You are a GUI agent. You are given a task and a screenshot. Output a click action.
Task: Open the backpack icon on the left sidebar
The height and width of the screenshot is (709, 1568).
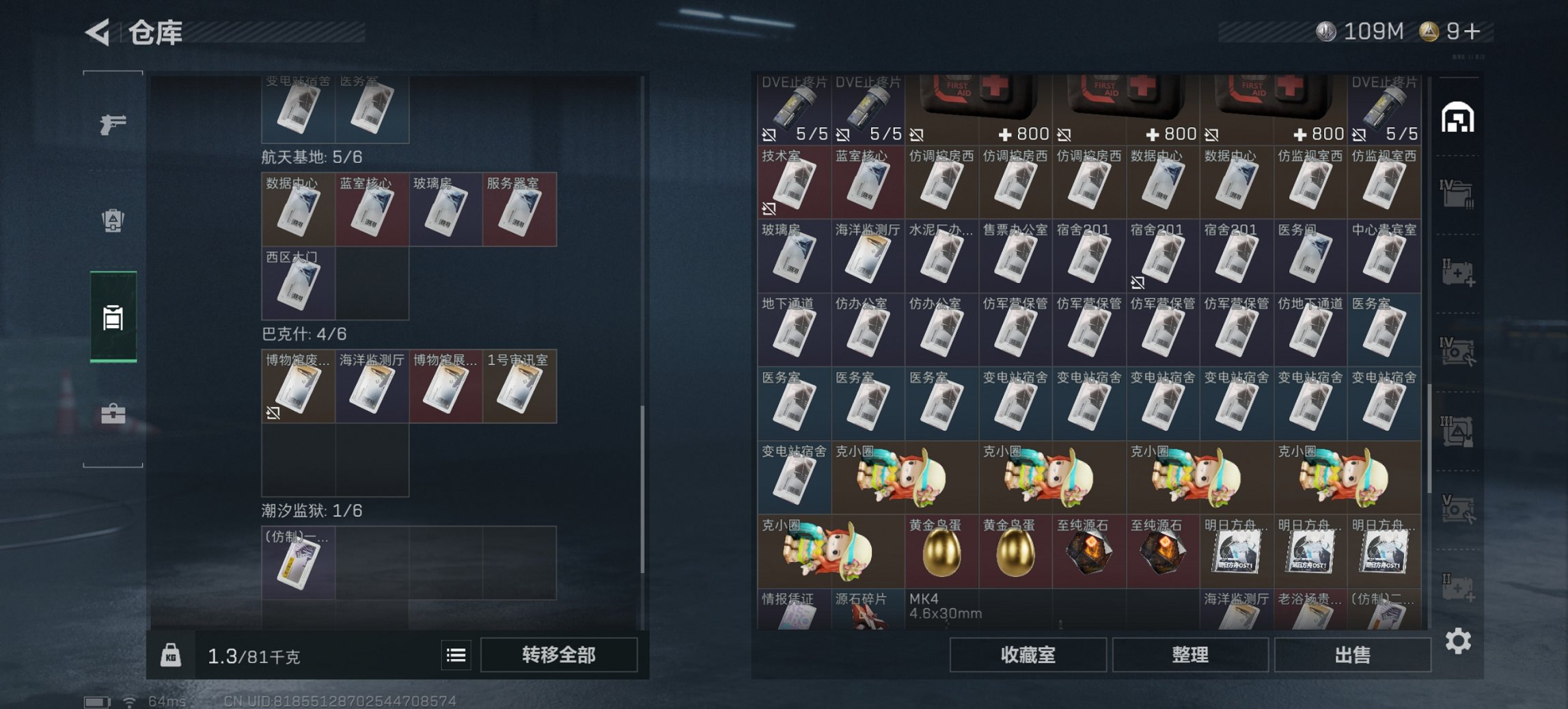click(114, 221)
